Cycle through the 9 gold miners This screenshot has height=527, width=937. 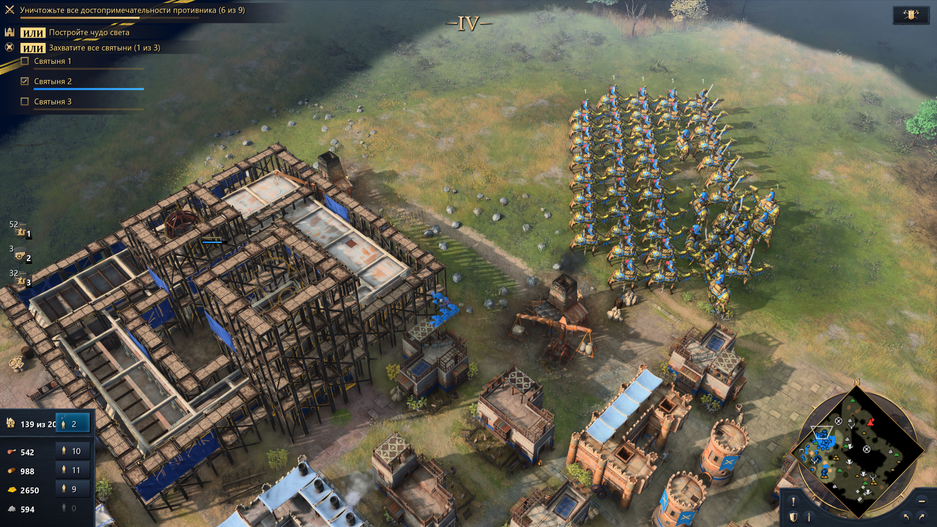(73, 489)
